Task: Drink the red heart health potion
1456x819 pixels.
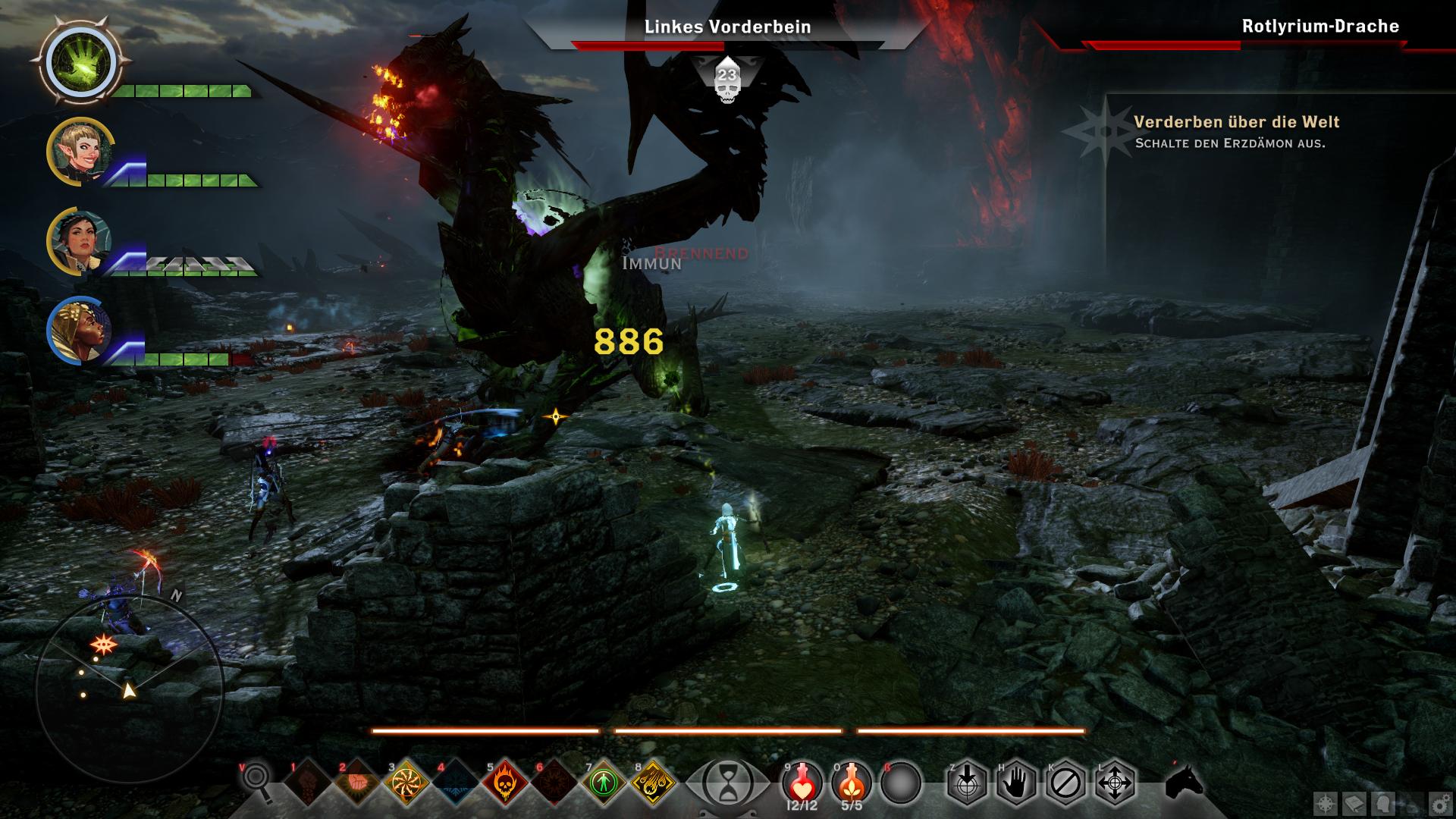Action: [x=802, y=782]
